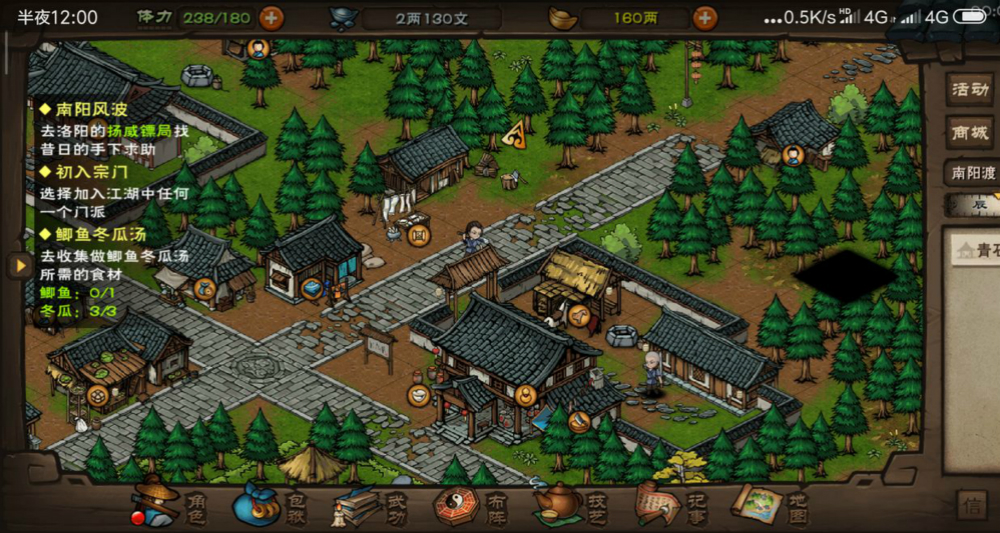Add gold ingots with the plus button
This screenshot has width=1000, height=533.
coord(705,17)
